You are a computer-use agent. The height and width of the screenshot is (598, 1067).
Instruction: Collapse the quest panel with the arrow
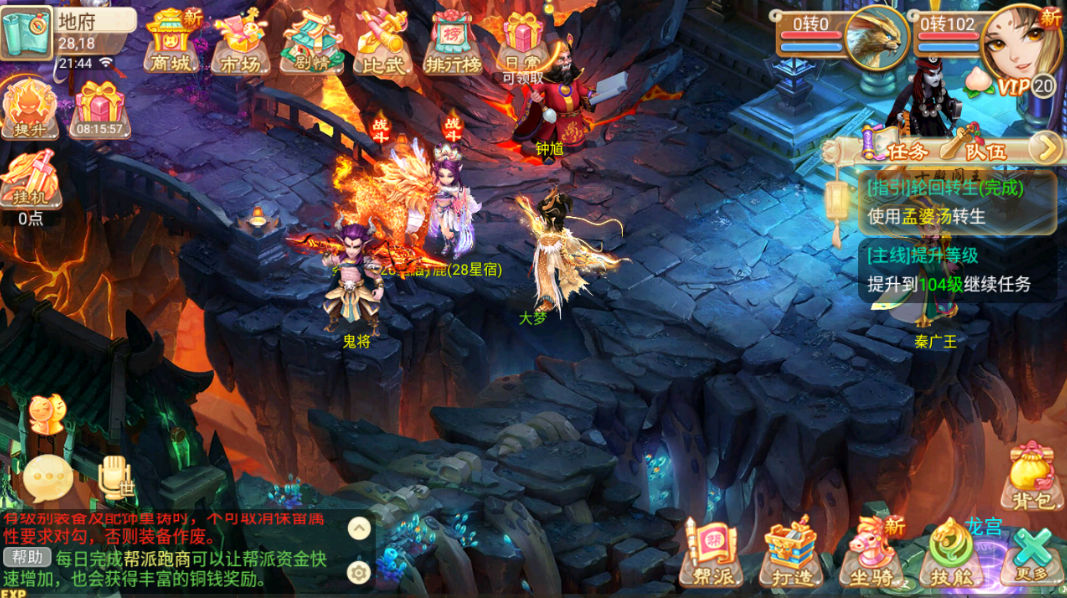[1045, 149]
